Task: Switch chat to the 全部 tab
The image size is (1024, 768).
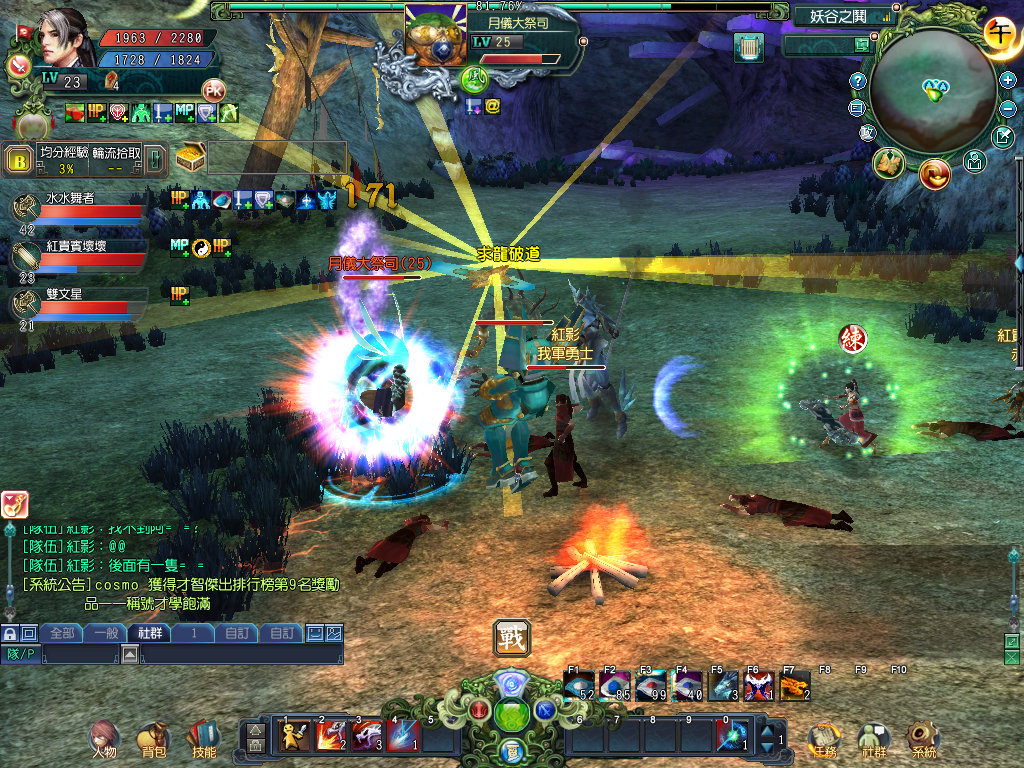Action: [x=62, y=633]
